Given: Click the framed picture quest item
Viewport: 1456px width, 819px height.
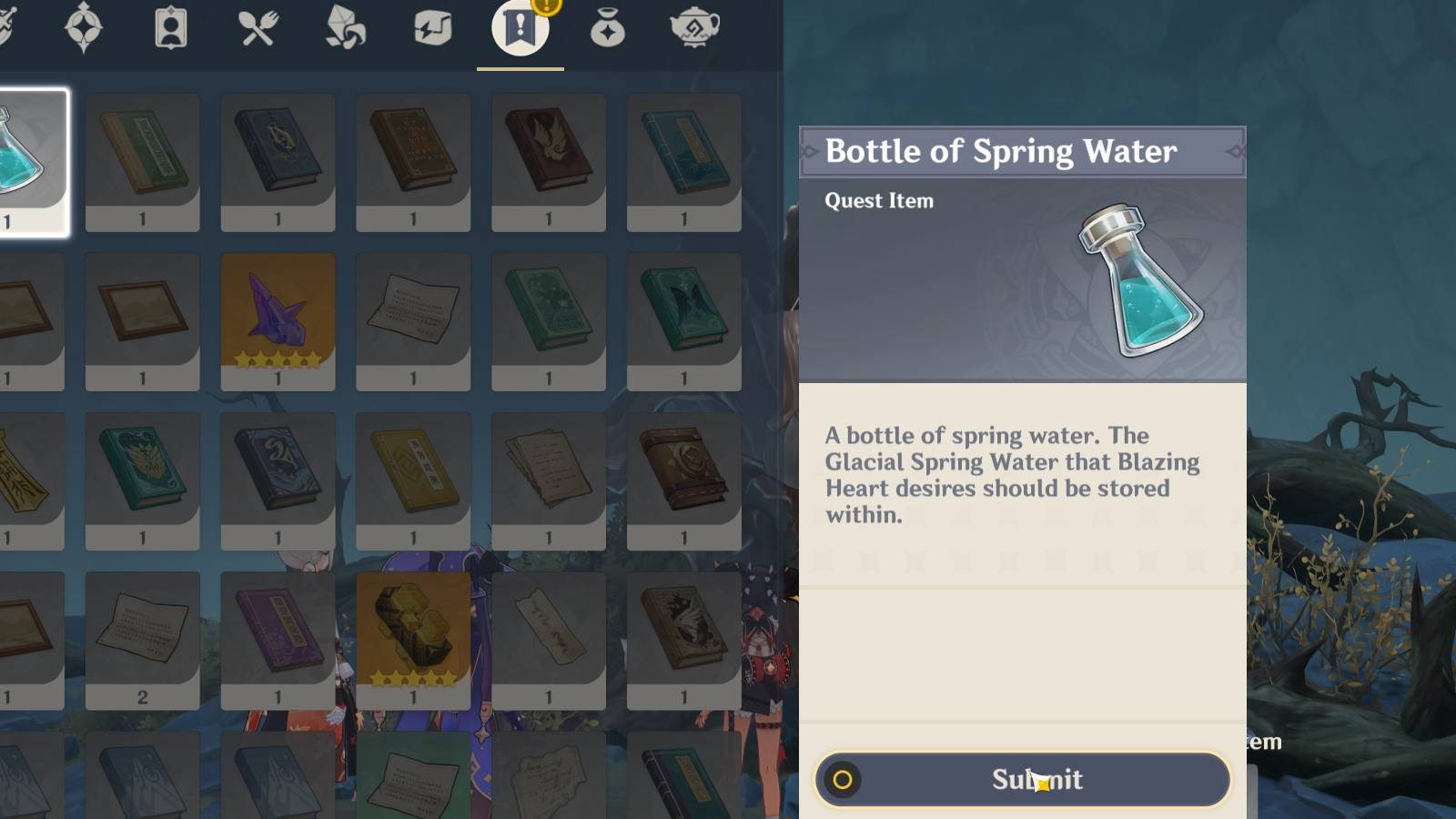Looking at the screenshot, I should pos(142,318).
